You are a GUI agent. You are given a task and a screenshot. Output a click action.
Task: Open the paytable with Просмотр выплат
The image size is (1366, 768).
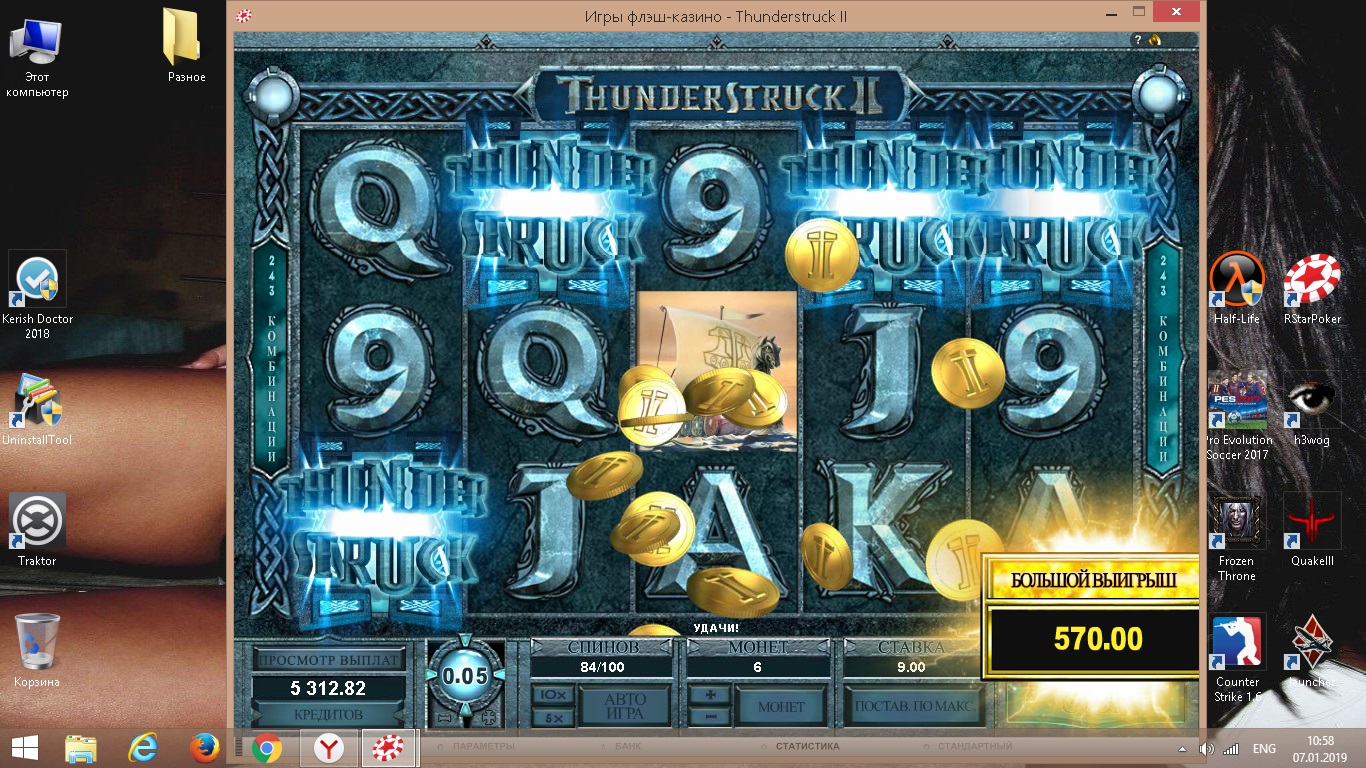pos(329,660)
